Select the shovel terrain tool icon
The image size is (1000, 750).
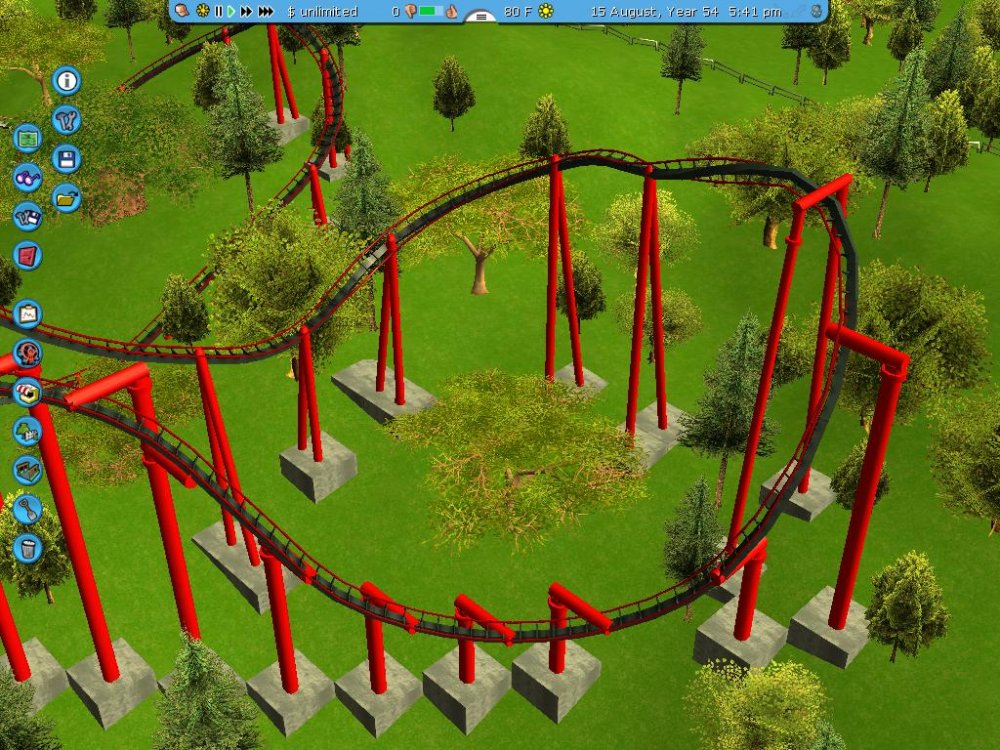[x=27, y=508]
